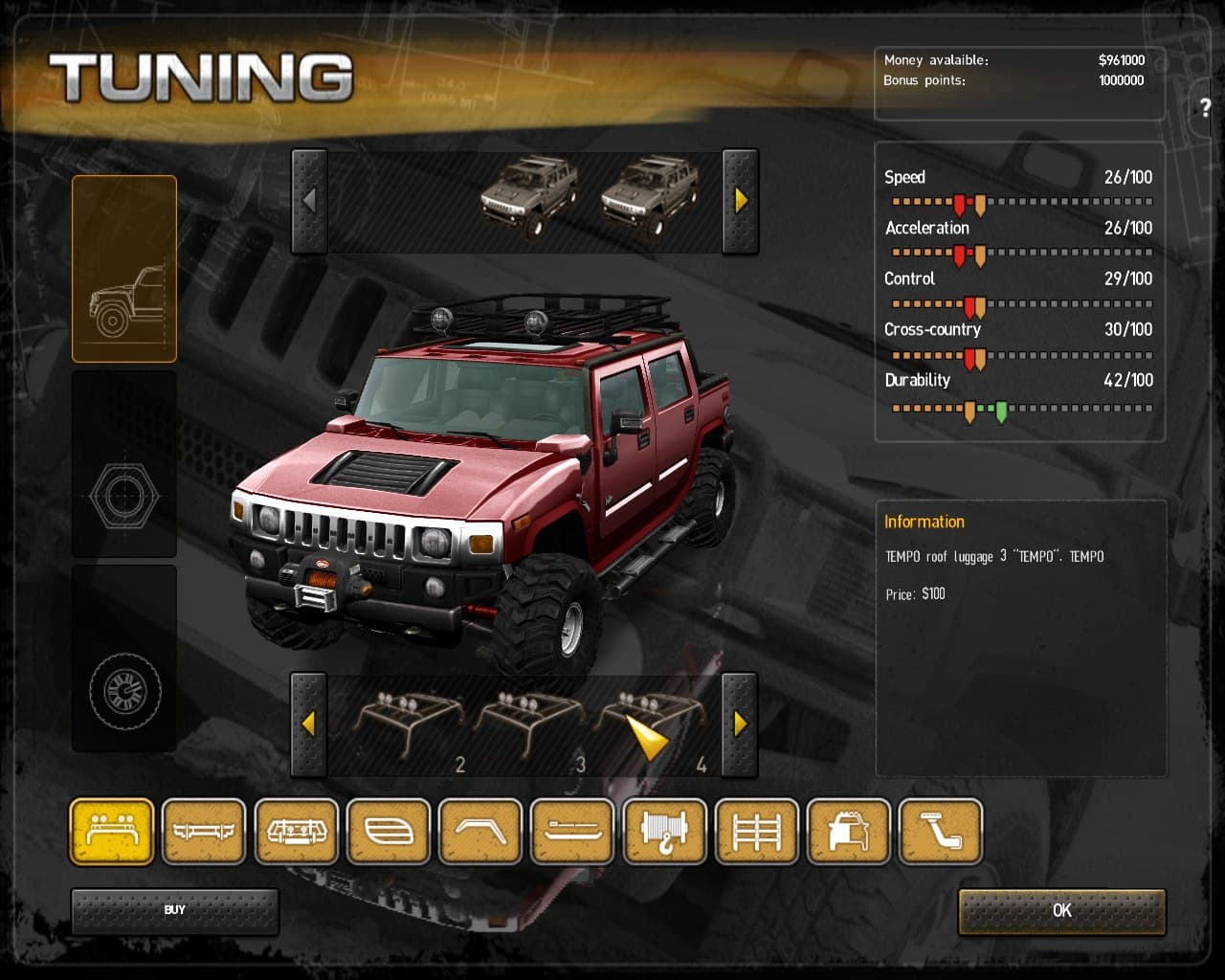The width and height of the screenshot is (1225, 980).
Task: Select the roof luggage tuning category icon
Action: coord(110,831)
